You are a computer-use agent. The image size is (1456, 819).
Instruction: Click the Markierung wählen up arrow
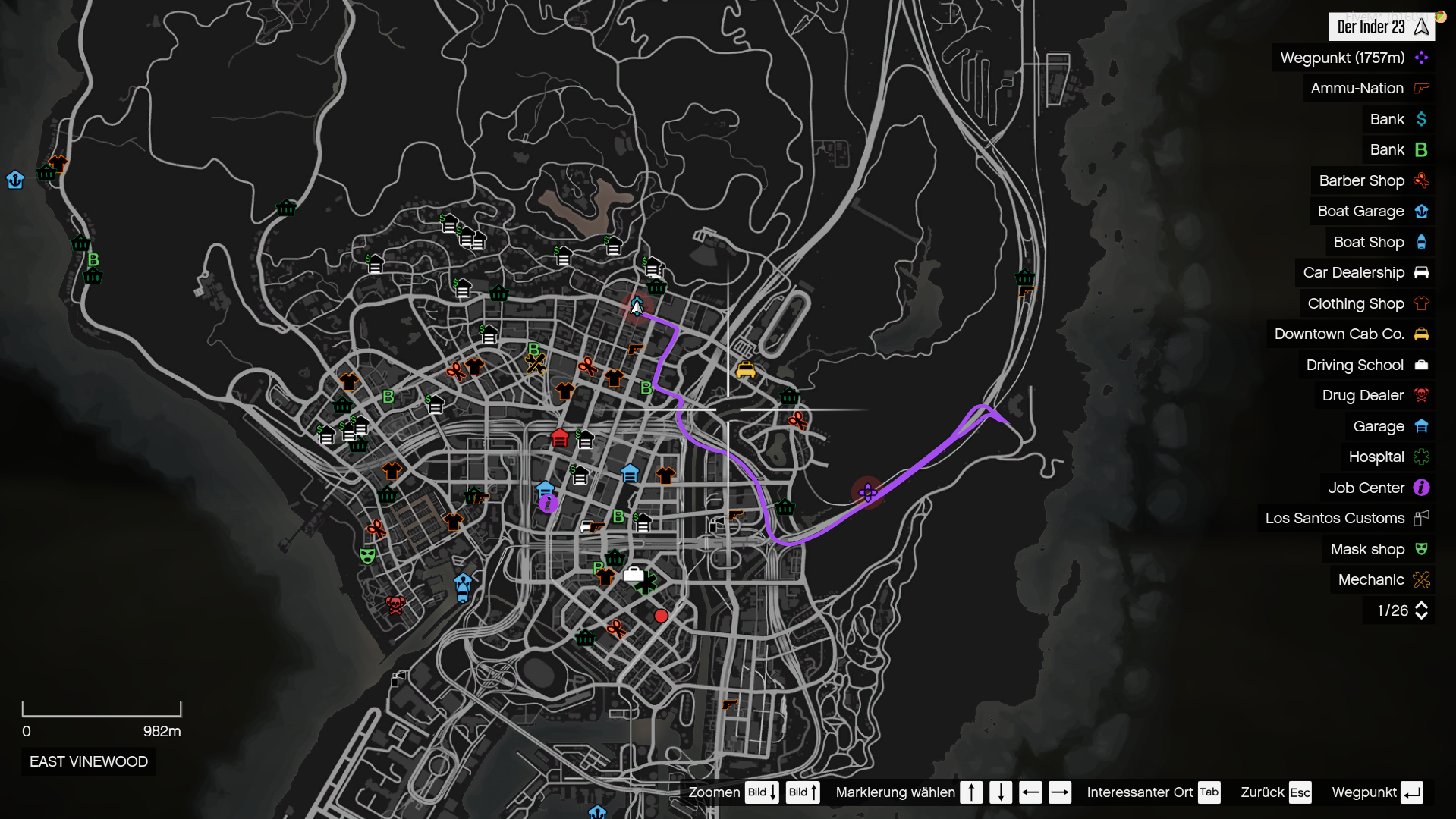point(971,792)
